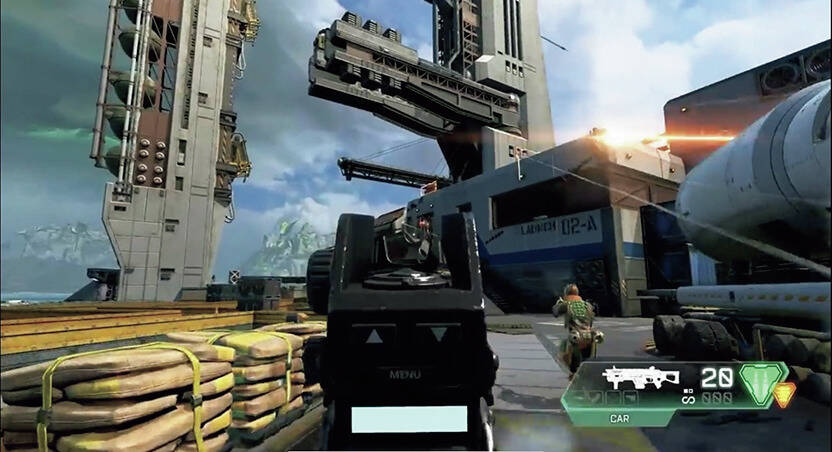The height and width of the screenshot is (452, 832).
Task: Select the CAR weapon icon
Action: pos(642,378)
